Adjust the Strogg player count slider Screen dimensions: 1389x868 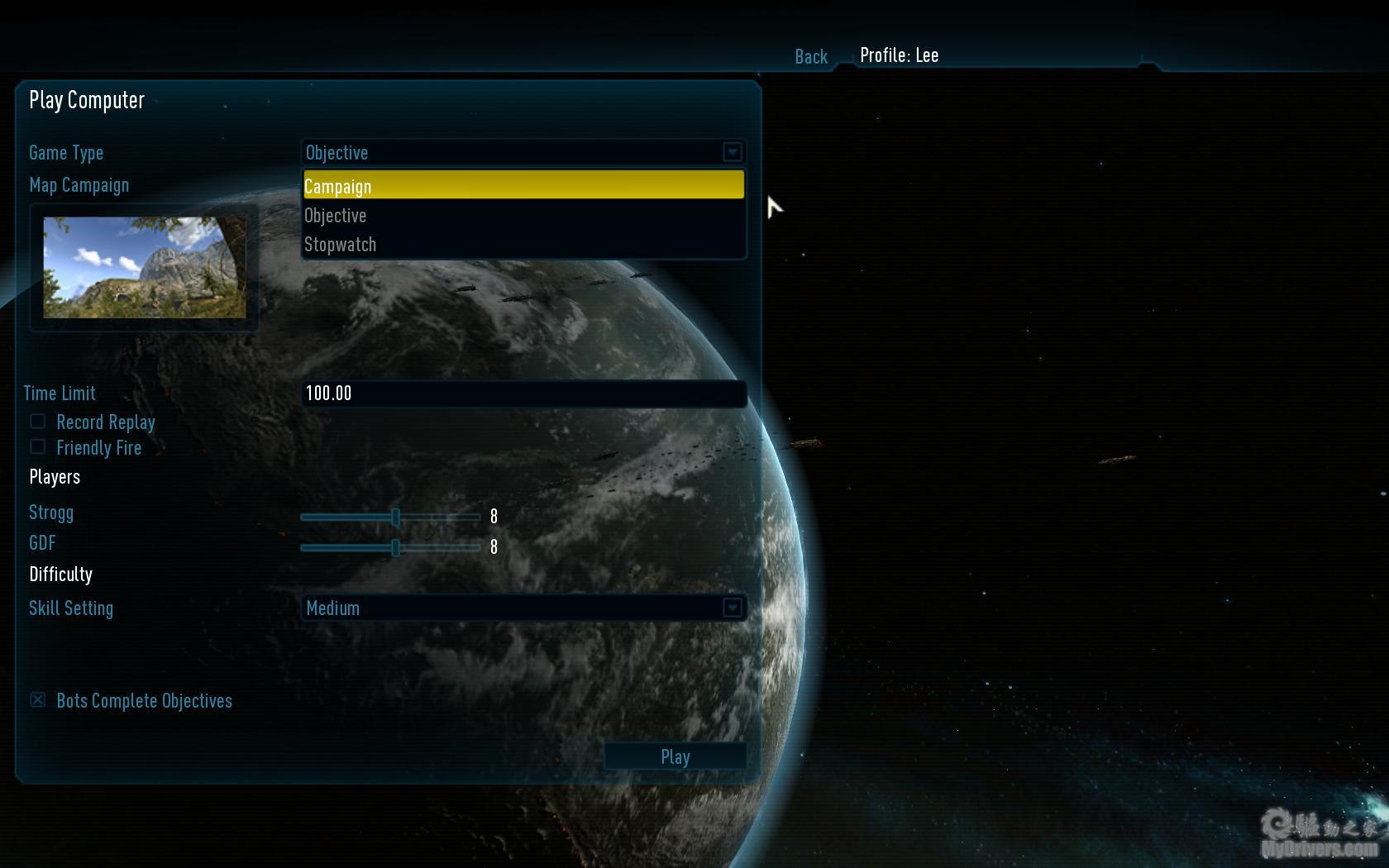click(x=396, y=517)
